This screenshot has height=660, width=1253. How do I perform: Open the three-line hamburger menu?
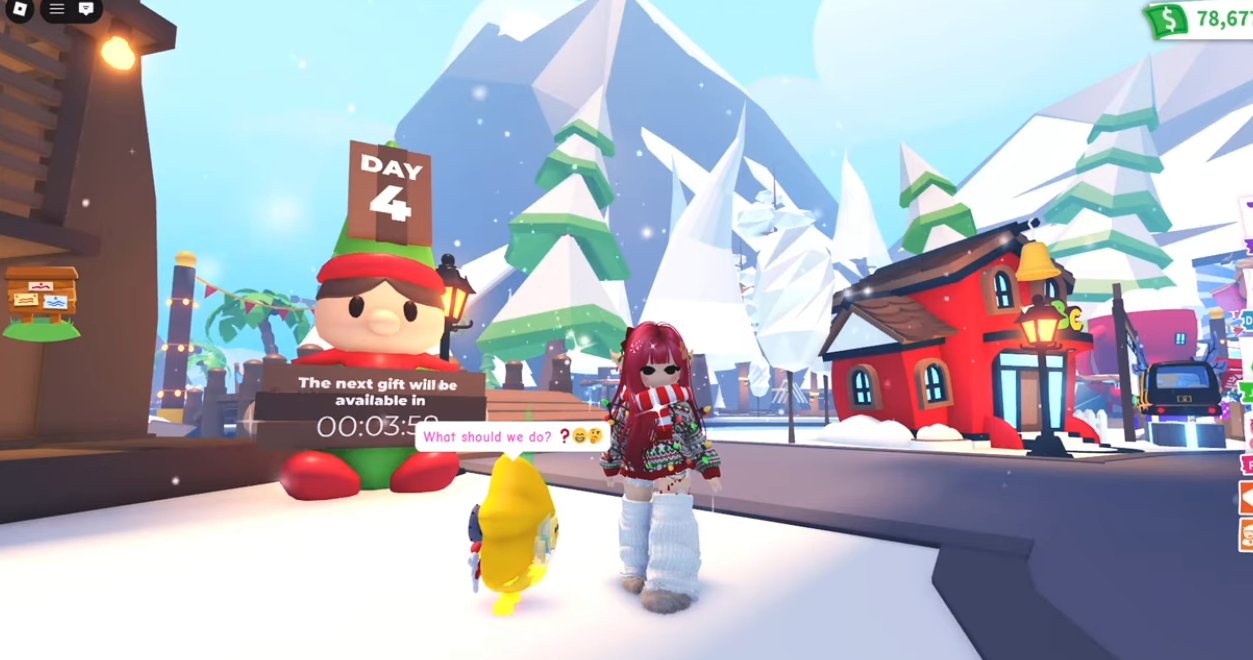57,9
